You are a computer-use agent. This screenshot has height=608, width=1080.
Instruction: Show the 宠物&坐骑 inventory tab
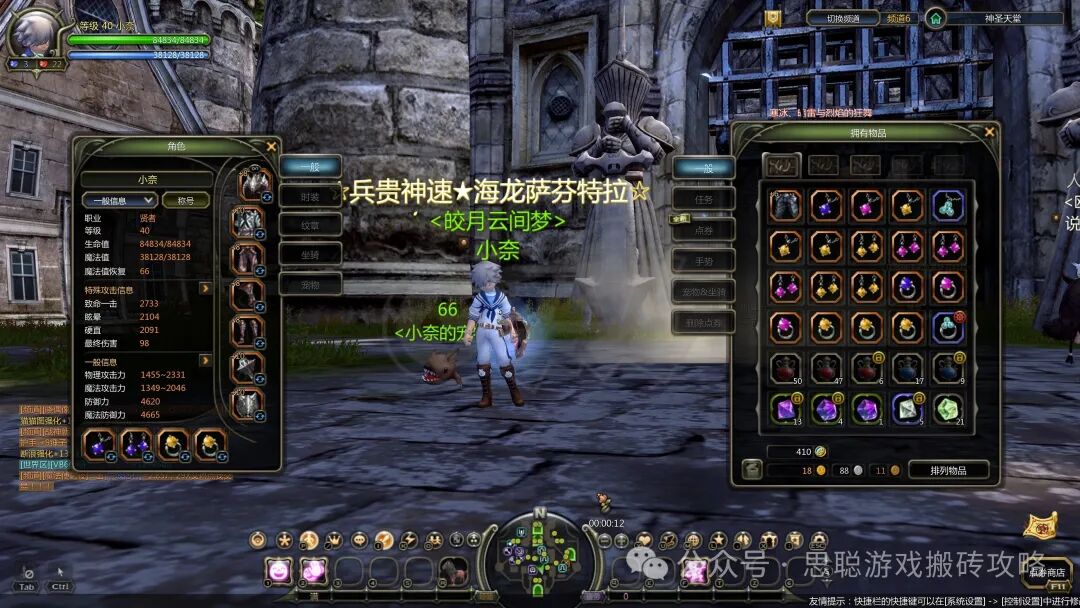click(705, 291)
